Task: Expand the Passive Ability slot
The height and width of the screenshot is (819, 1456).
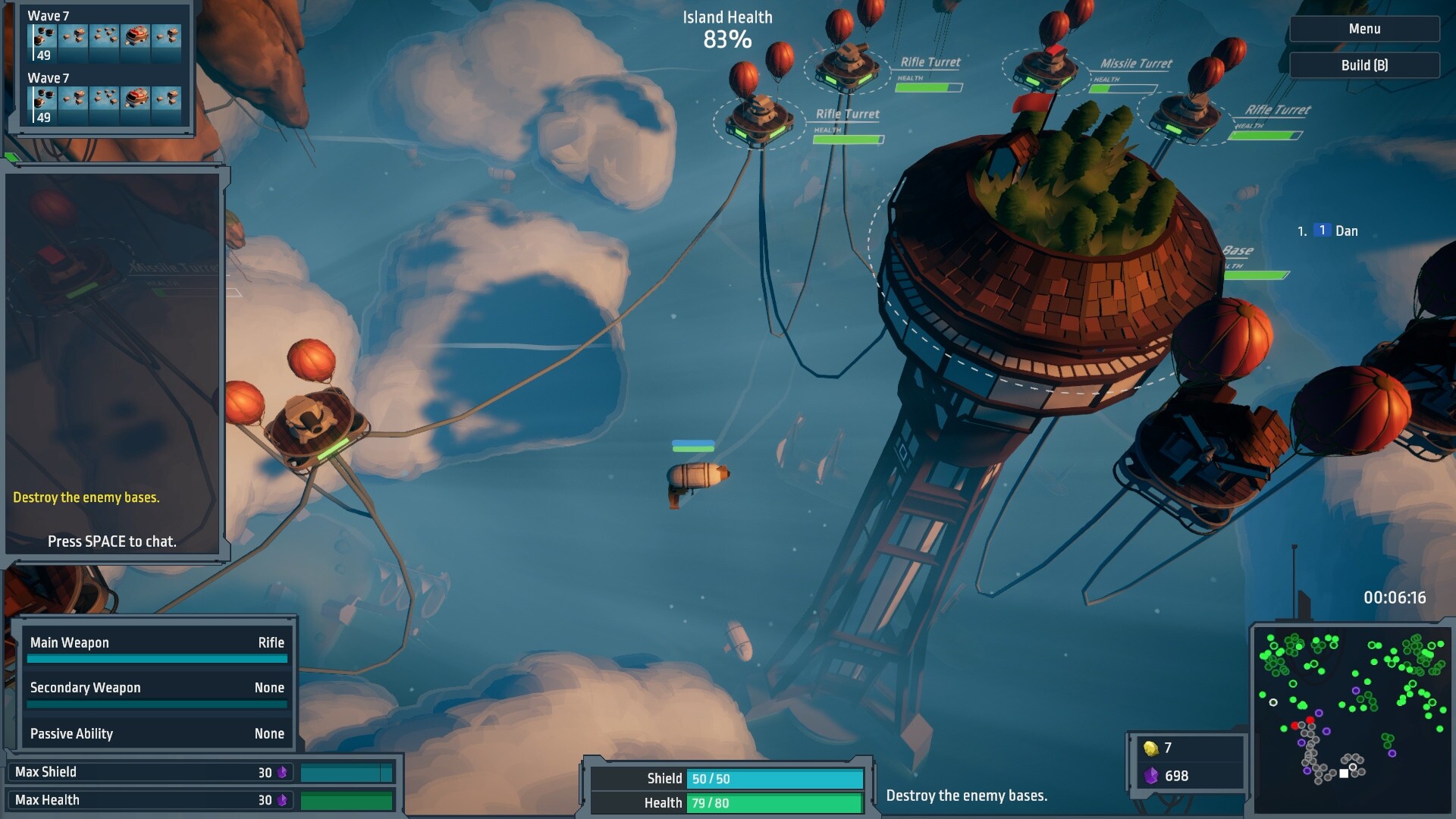Action: 157,733
